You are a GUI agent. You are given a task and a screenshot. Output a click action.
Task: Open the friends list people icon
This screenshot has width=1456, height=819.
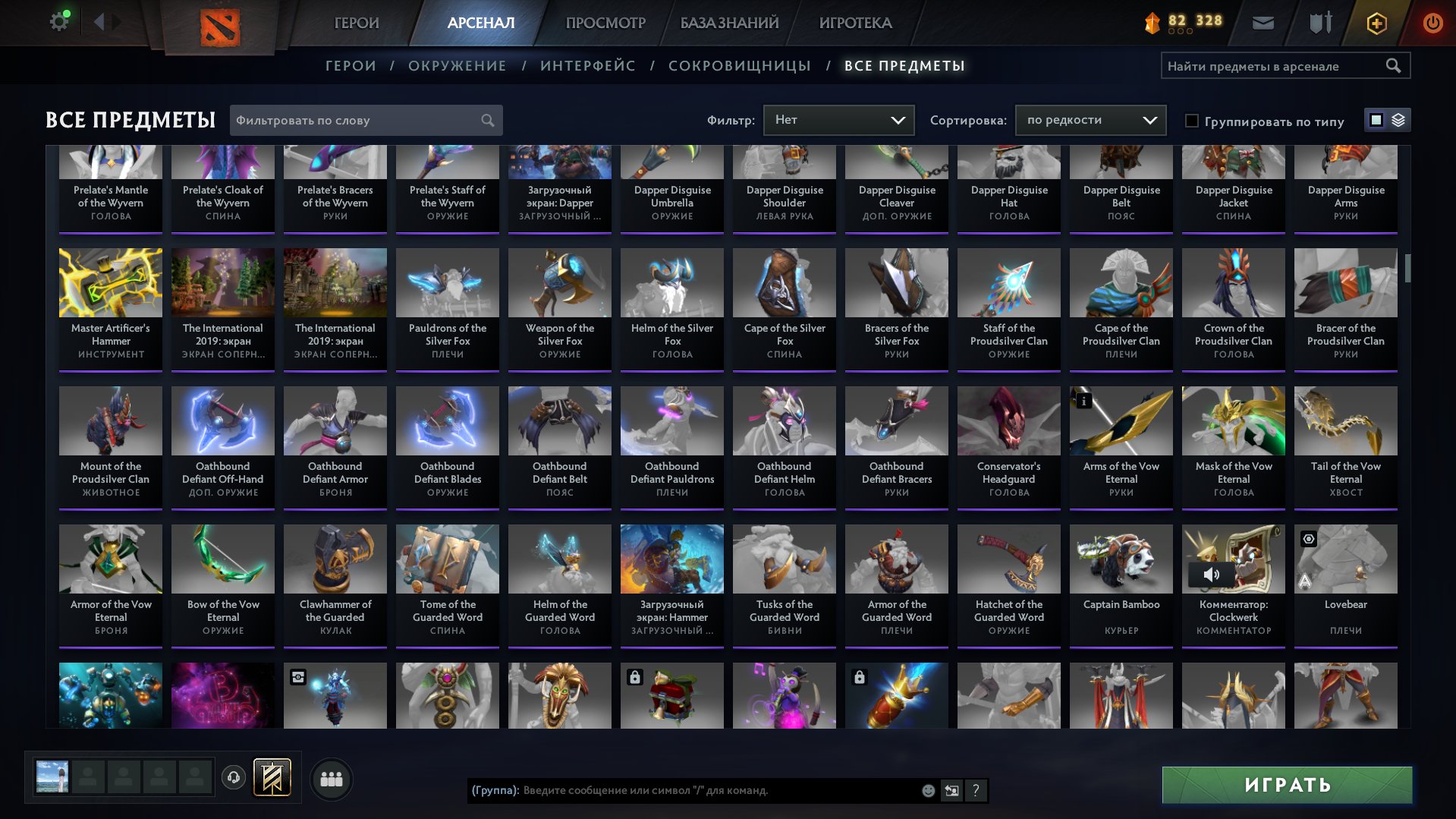click(x=331, y=778)
